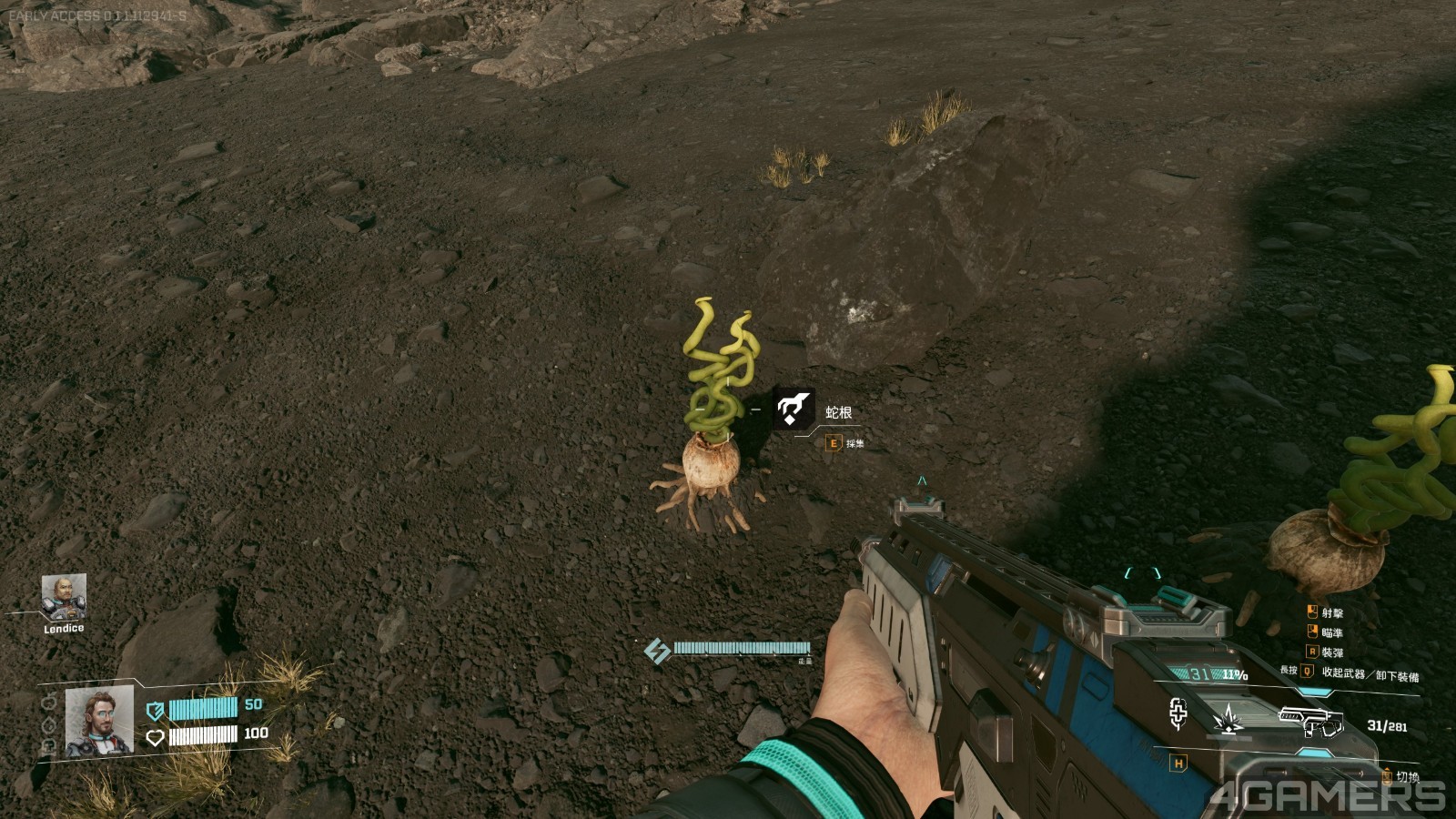Image resolution: width=1456 pixels, height=819 pixels.
Task: Click the player character portrait
Action: coord(99,721)
